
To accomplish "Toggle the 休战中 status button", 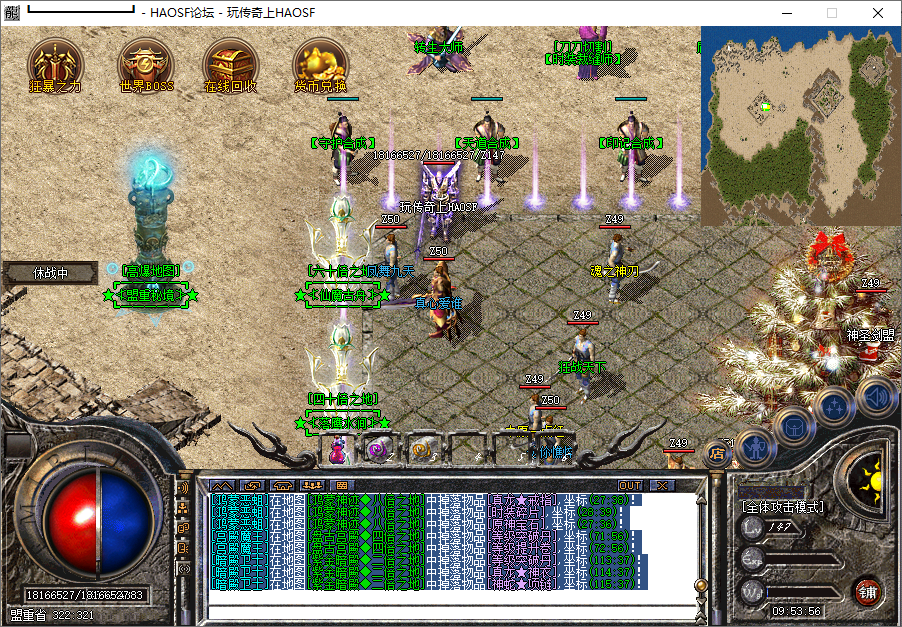I will (50, 273).
